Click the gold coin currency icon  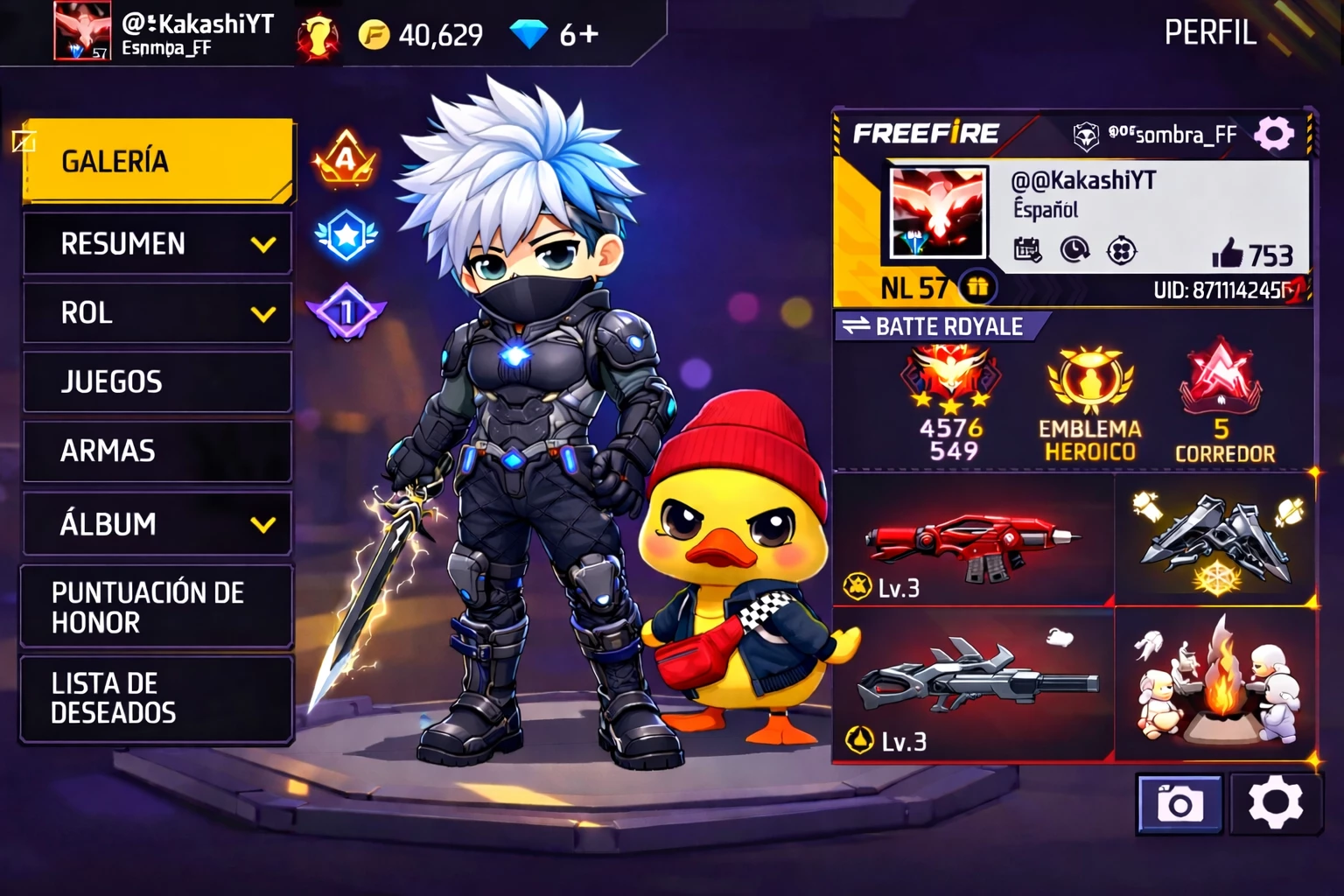[x=374, y=35]
